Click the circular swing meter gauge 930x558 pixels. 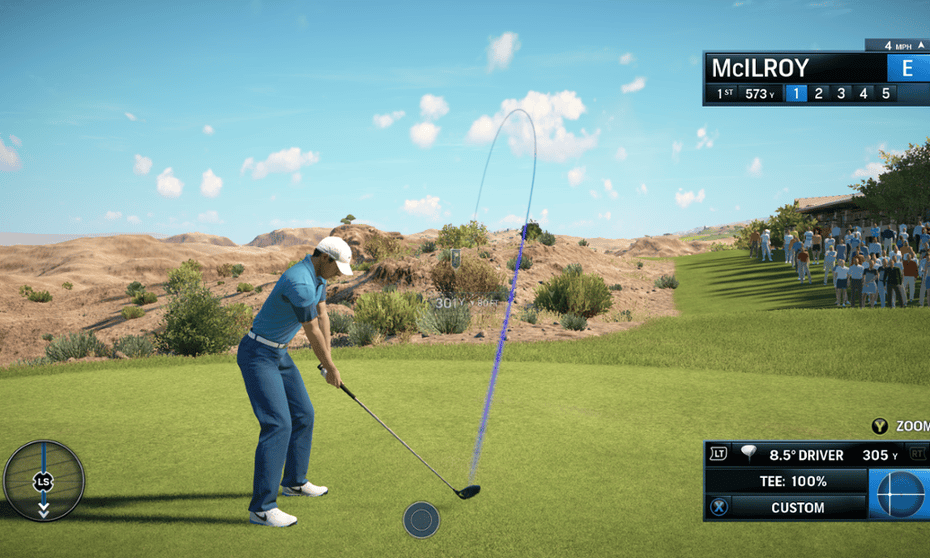[44, 481]
